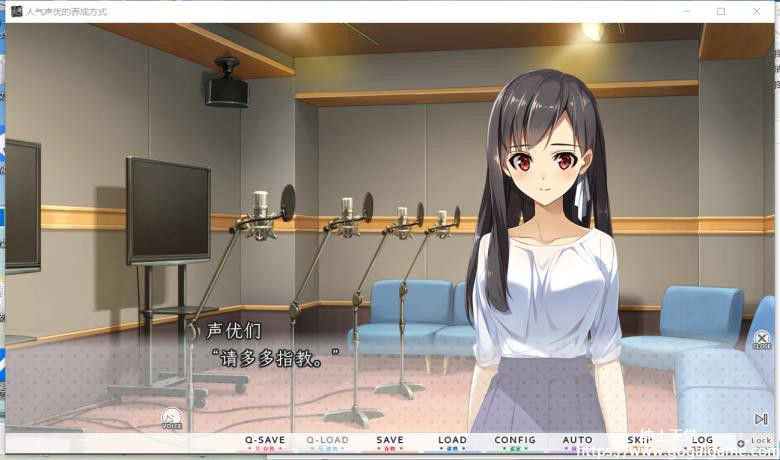Turn on AUTO text advance
This screenshot has width=780, height=460.
(577, 441)
